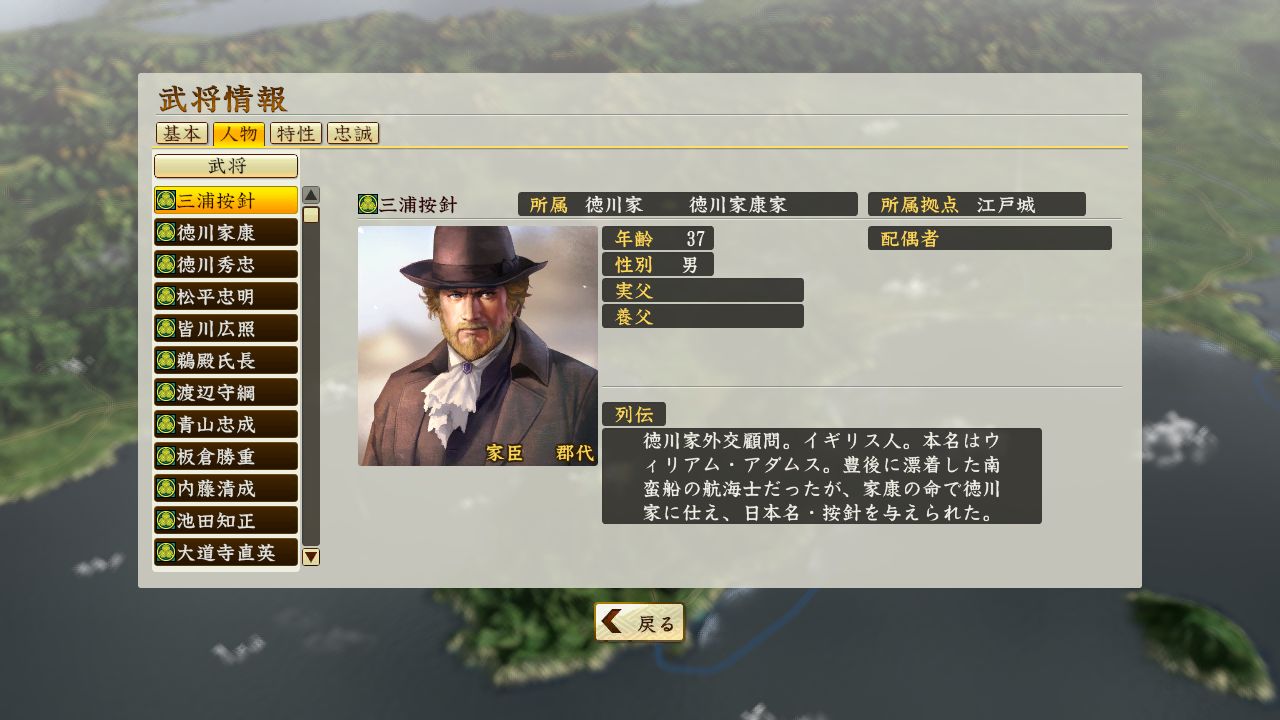This screenshot has width=1280, height=720.
Task: Click the crest icon beside 皆川広照
Action: 167,327
